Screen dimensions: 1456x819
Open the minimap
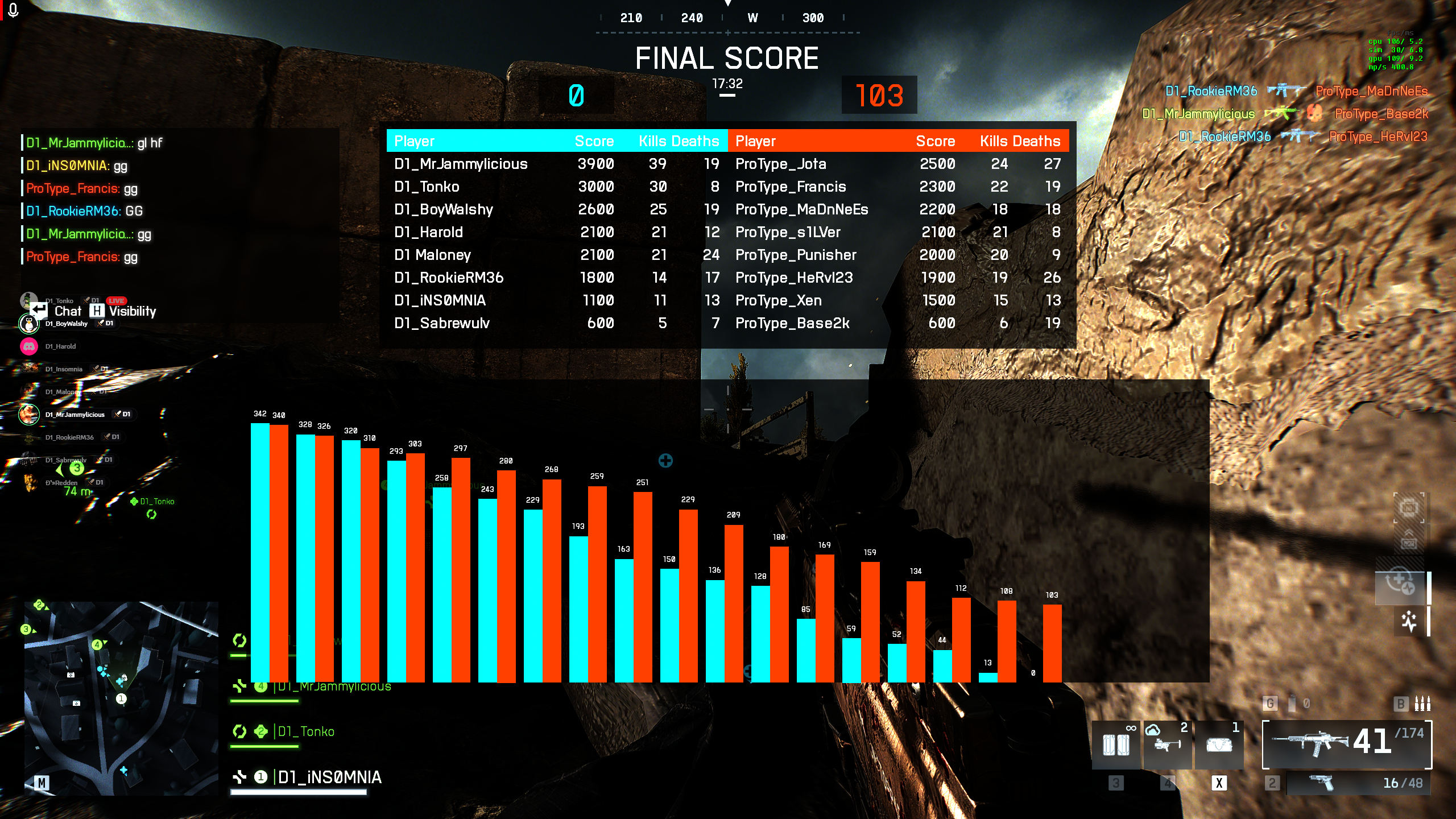[x=121, y=697]
